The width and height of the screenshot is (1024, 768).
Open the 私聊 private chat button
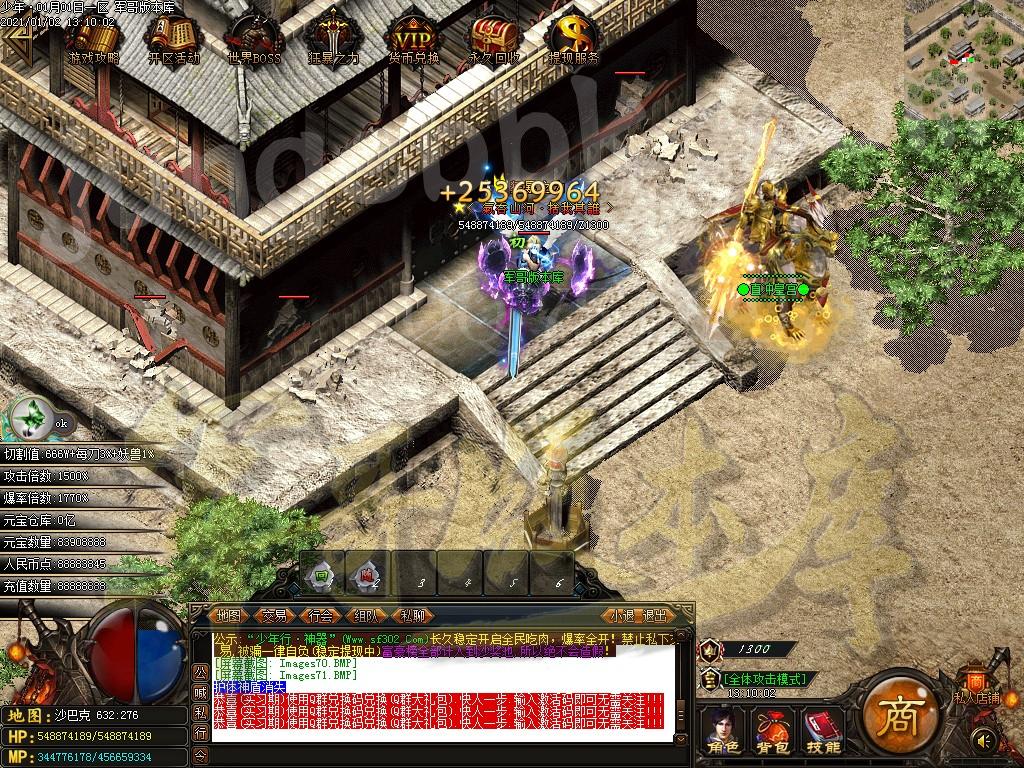tap(412, 616)
